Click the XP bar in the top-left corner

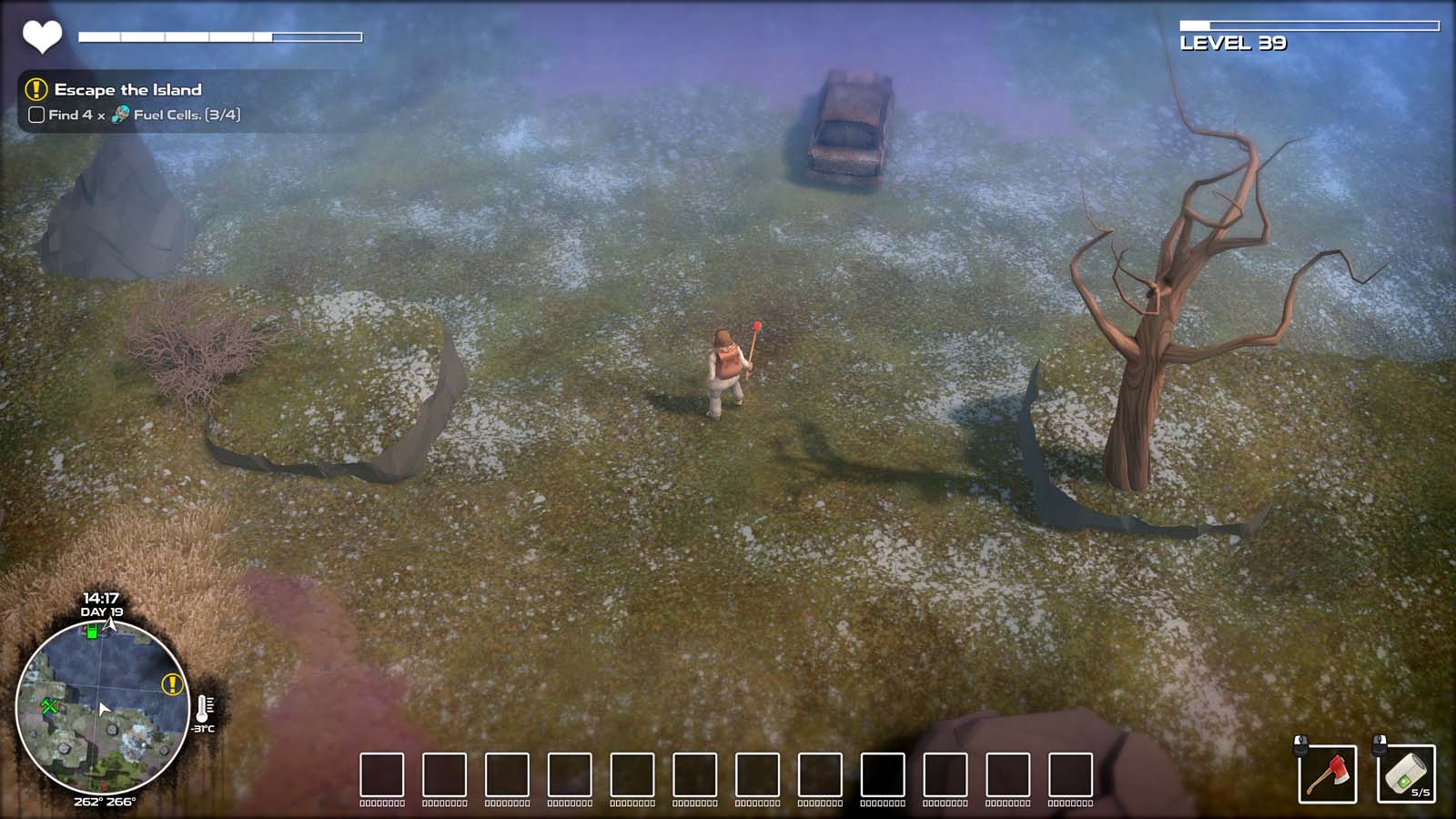(x=218, y=36)
